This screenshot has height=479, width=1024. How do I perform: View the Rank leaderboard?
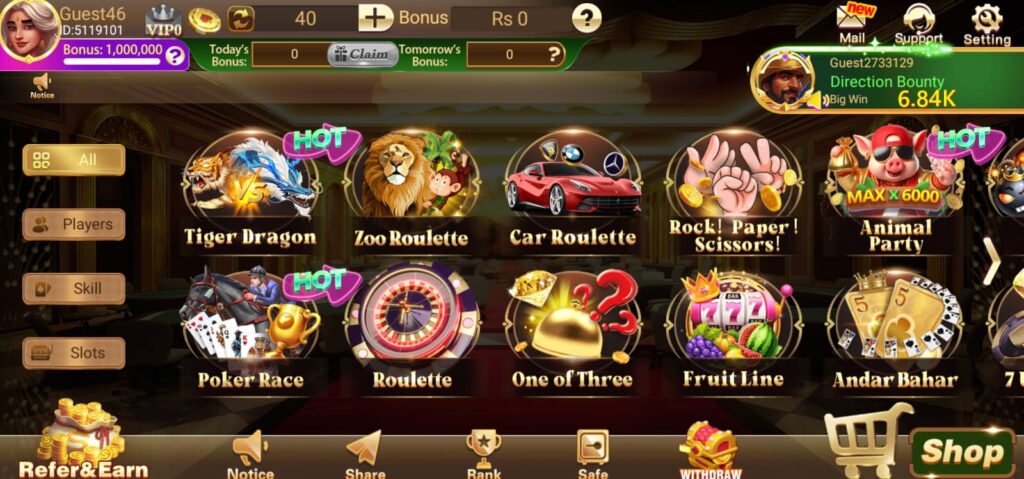point(484,453)
